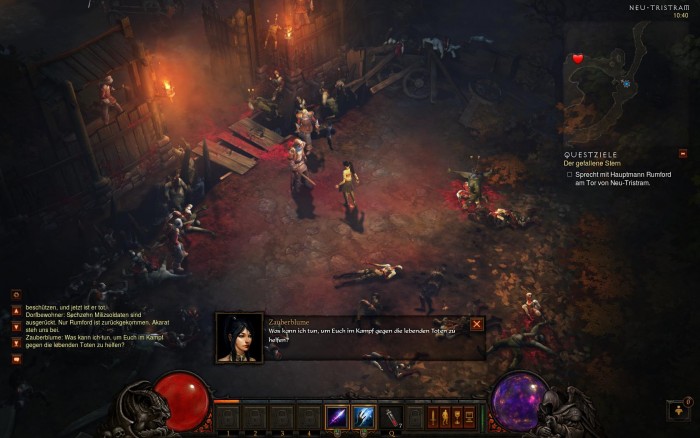Activate the purple magic missile skill

click(337, 417)
